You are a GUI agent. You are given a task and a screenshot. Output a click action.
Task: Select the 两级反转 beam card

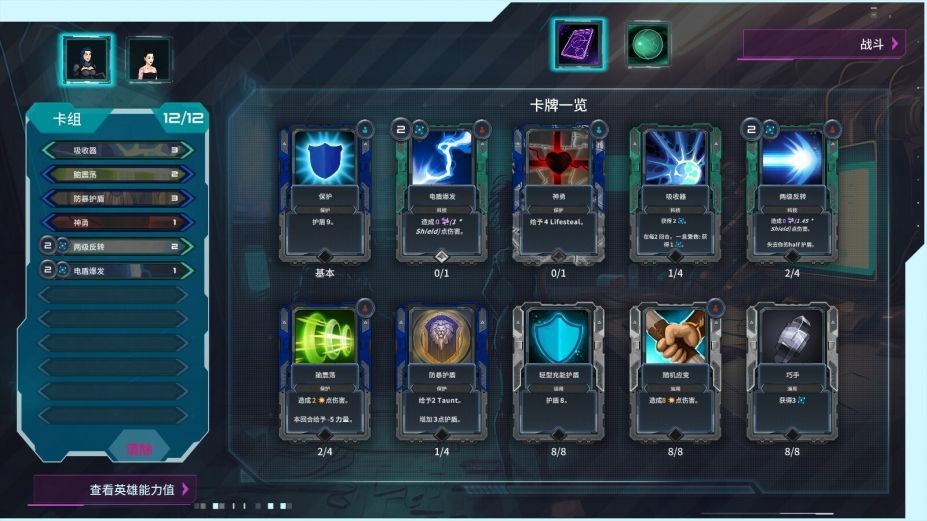(792, 191)
